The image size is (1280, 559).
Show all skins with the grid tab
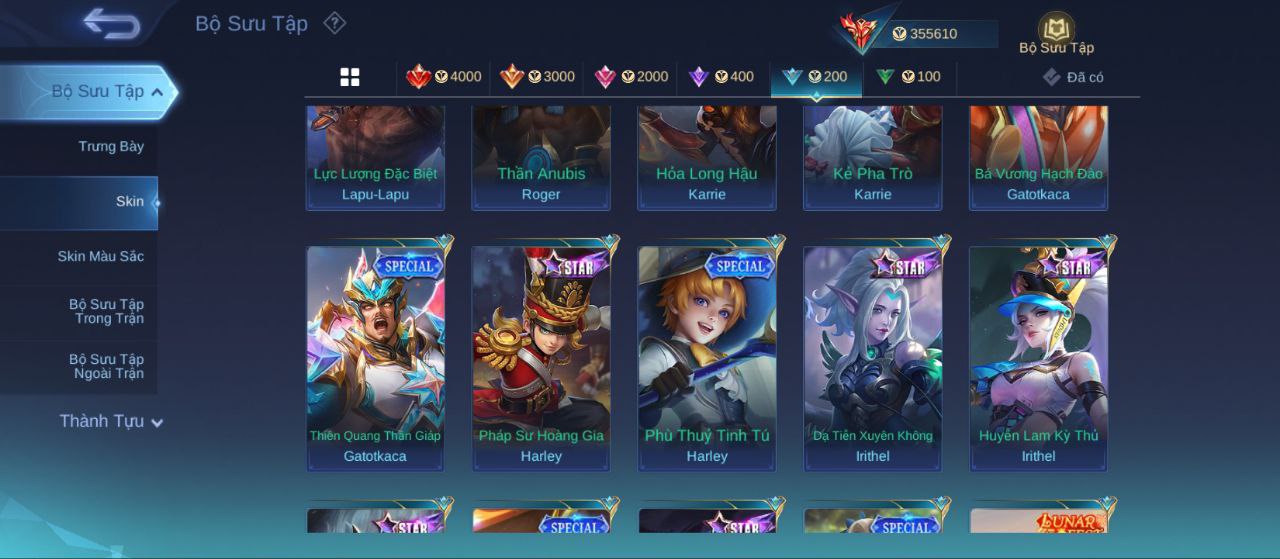pos(350,77)
